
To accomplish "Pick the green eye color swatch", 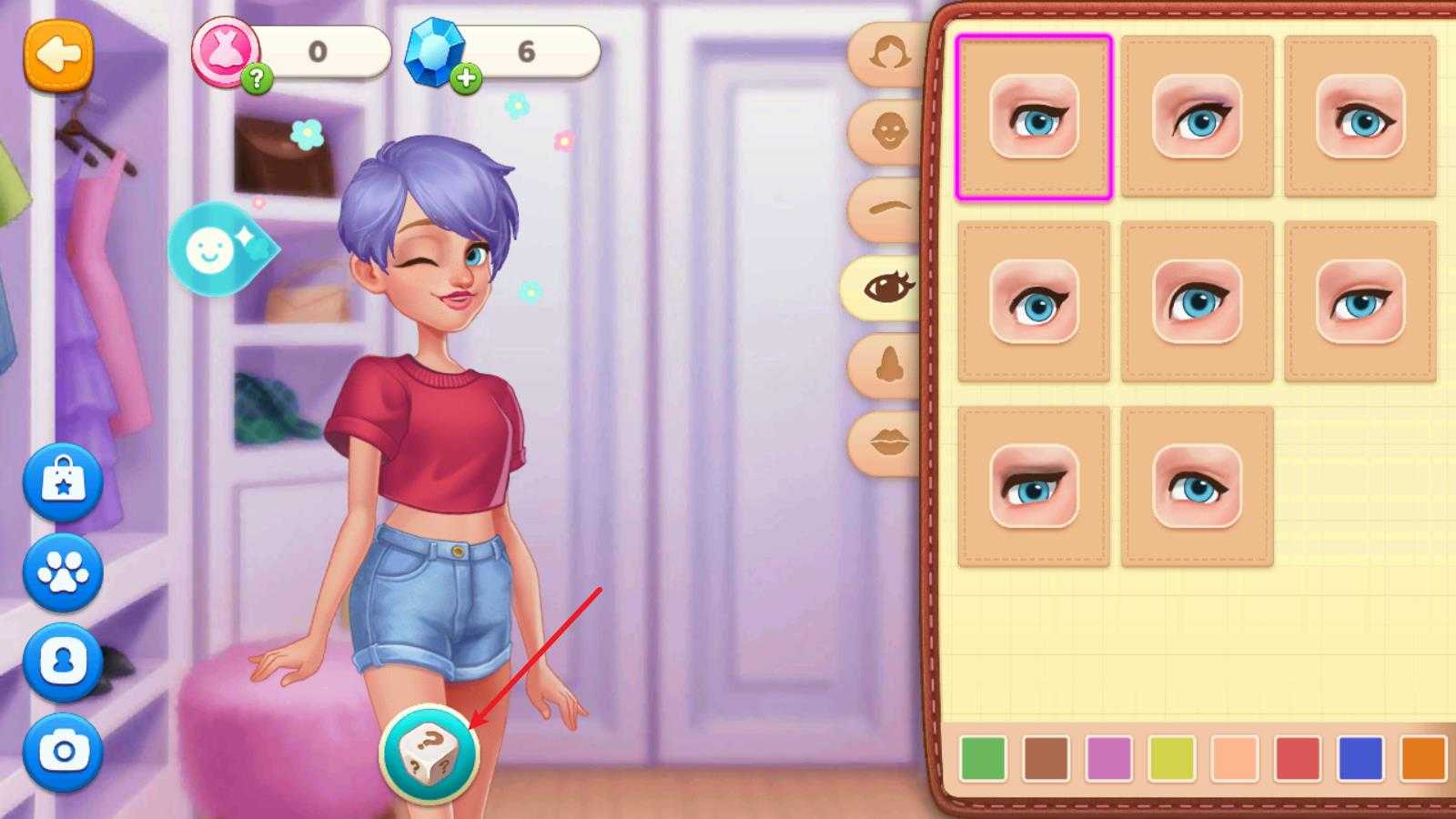I will click(983, 758).
